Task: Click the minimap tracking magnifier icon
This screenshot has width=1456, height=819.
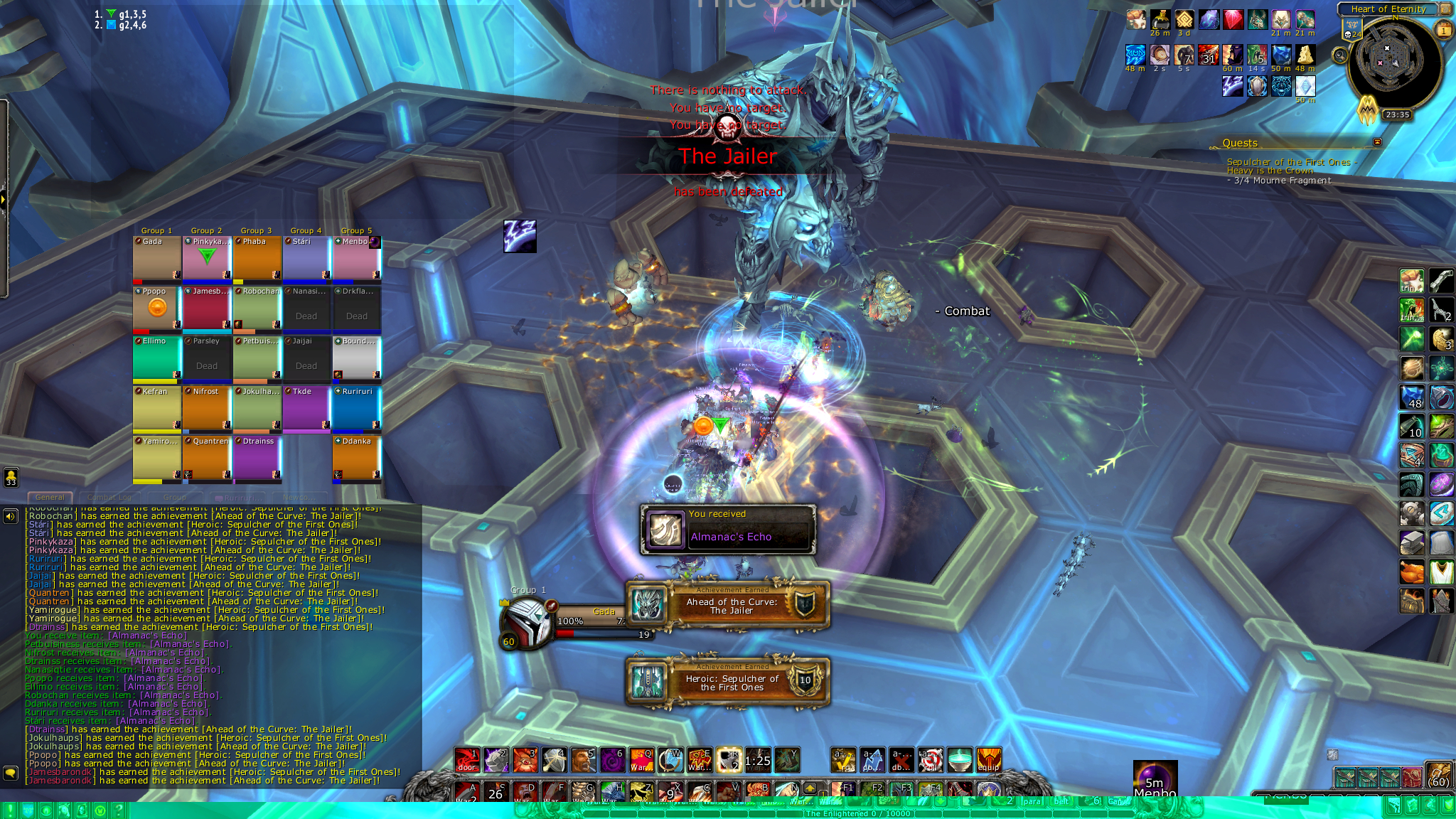Action: coord(1340,55)
